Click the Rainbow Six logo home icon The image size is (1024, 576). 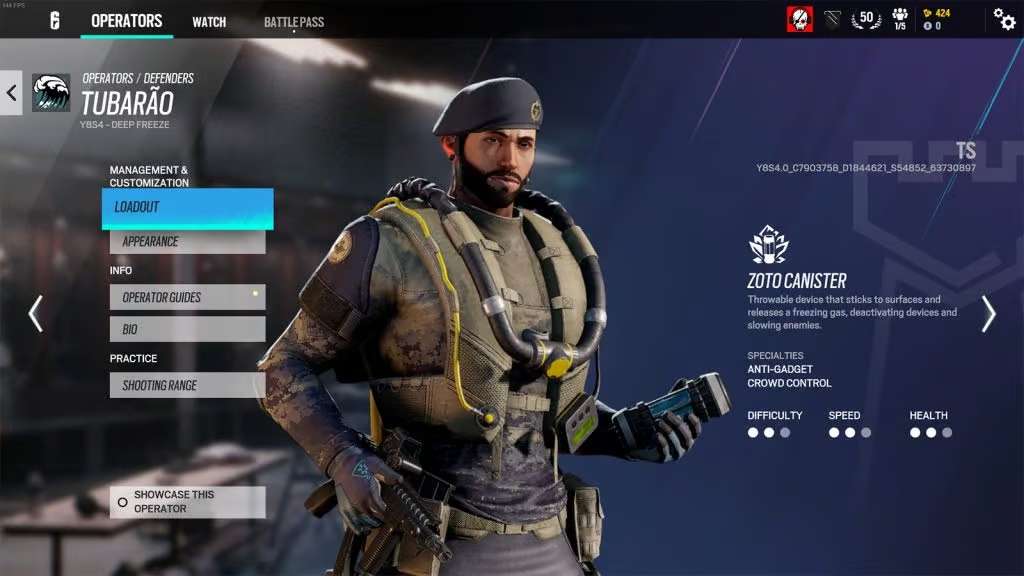pos(55,21)
